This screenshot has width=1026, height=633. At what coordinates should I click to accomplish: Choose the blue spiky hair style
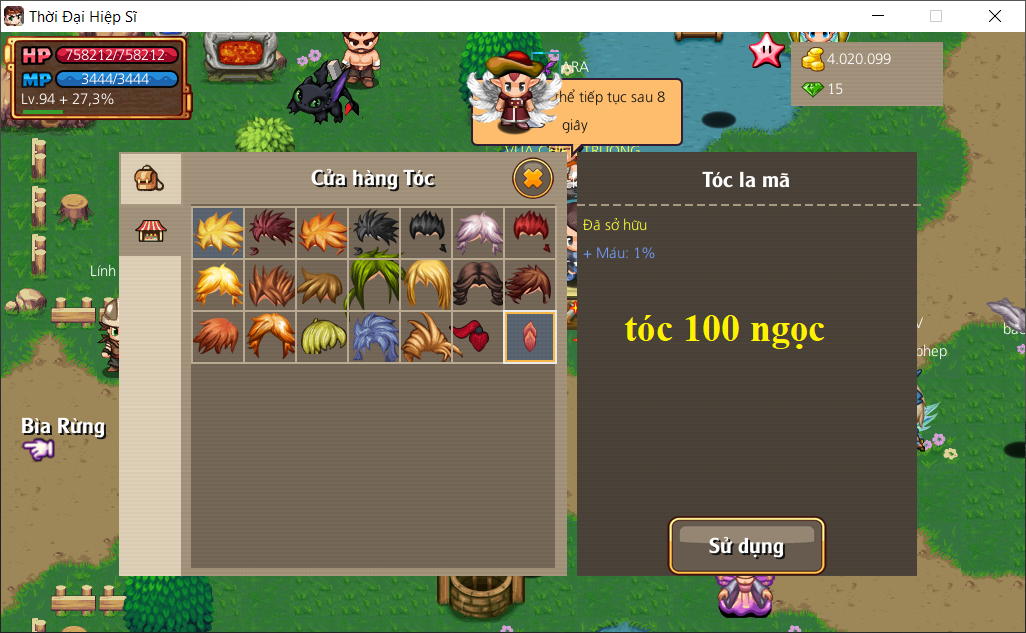click(374, 336)
